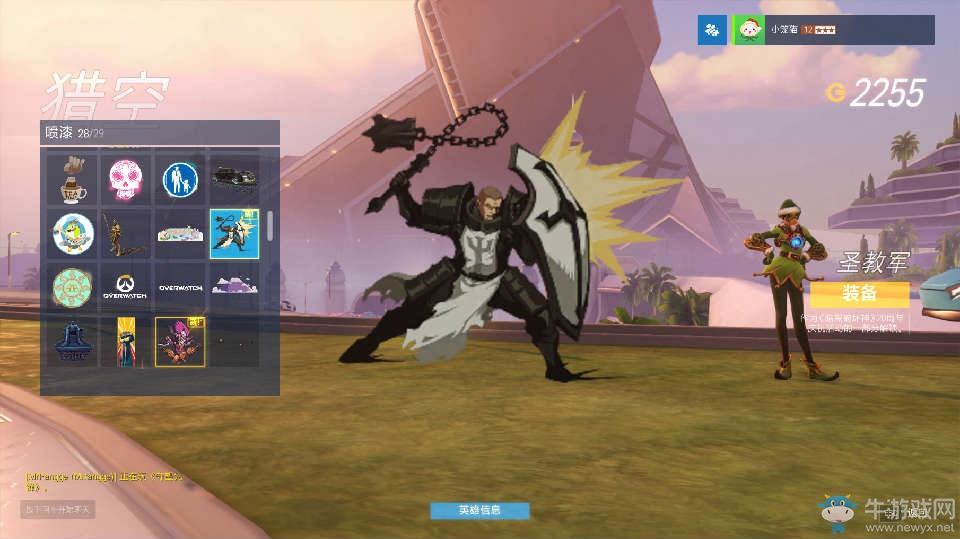Select the blue pedestrian sign spray
Screen dimensions: 960x539
pos(180,178)
